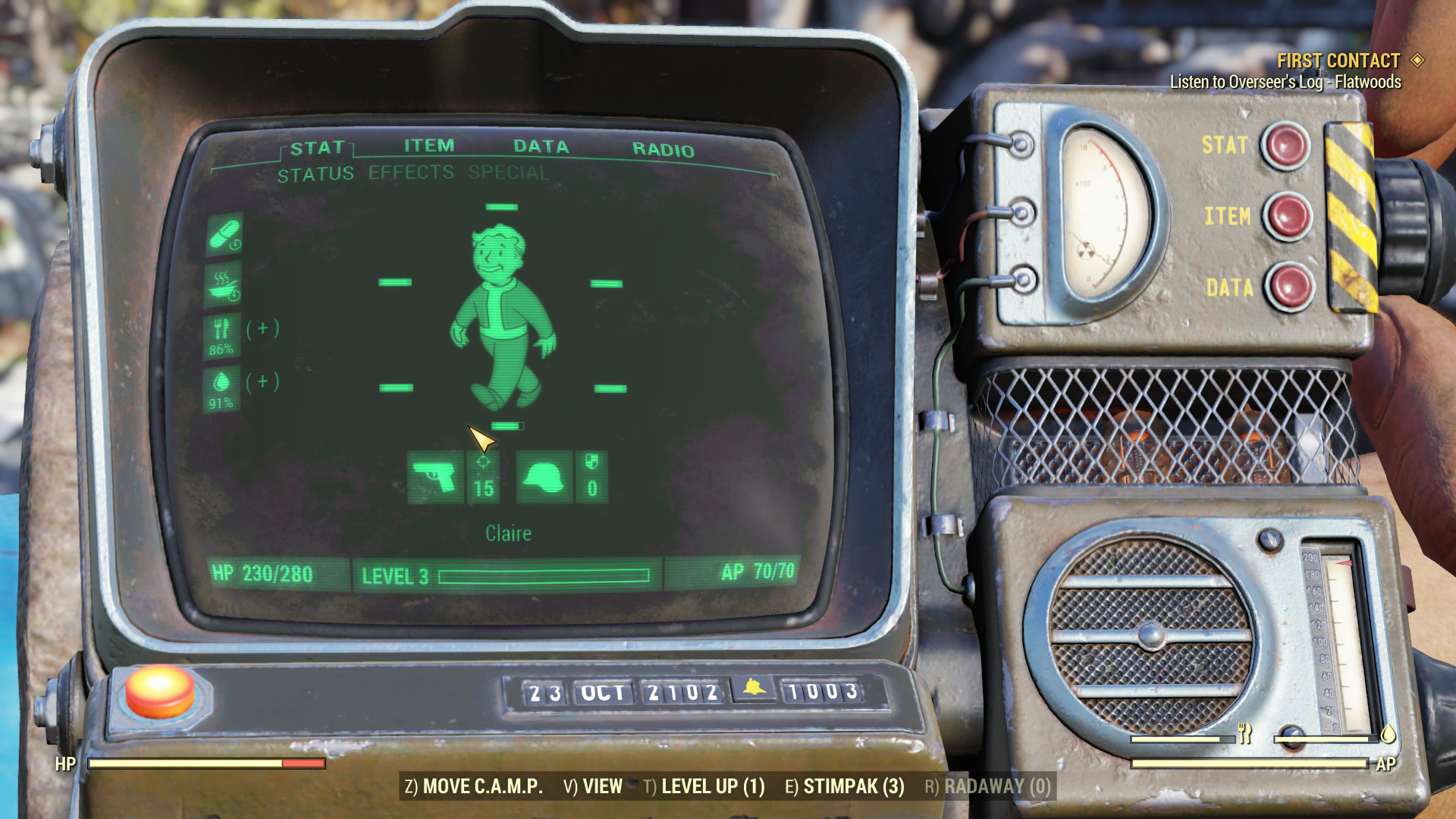Select the helmet armor icon
Image resolution: width=1456 pixels, height=819 pixels.
coord(544,477)
